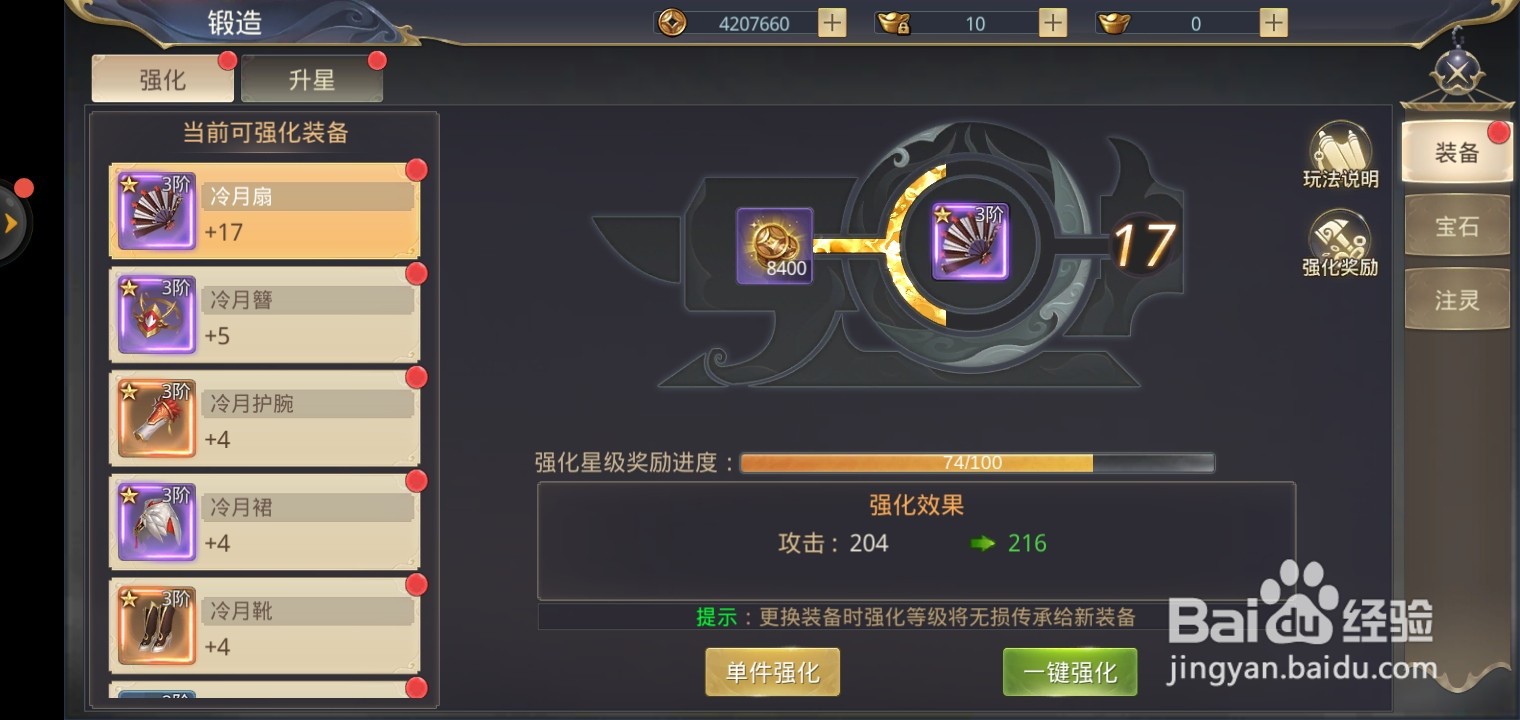Click plus beside the locked ingot count of 10
Screen dimensions: 1520x720
coord(1050,22)
